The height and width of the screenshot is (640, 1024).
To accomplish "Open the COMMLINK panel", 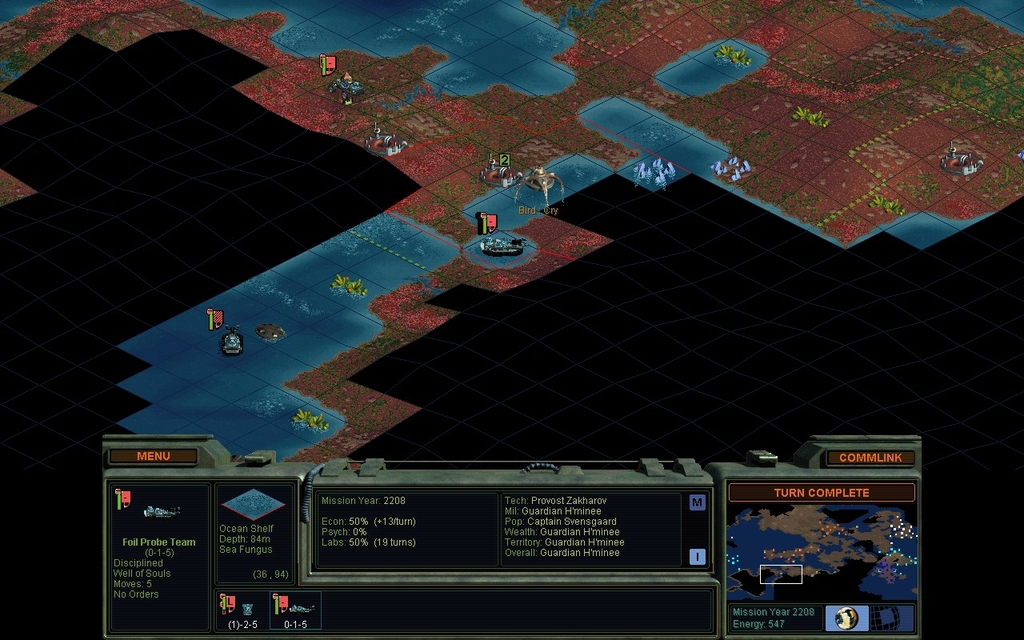I will tap(870, 457).
